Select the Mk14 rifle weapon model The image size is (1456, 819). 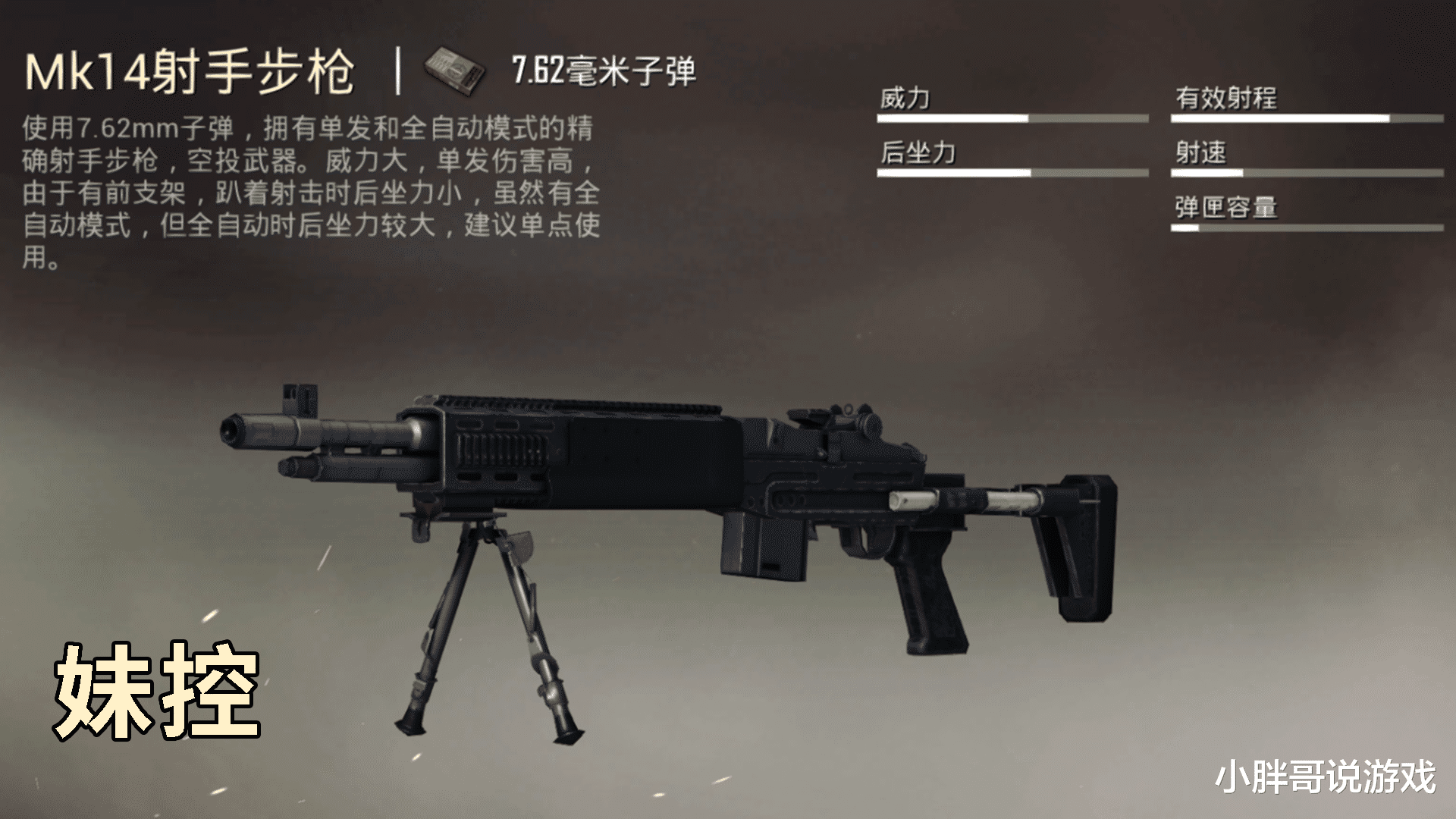pyautogui.click(x=645, y=470)
